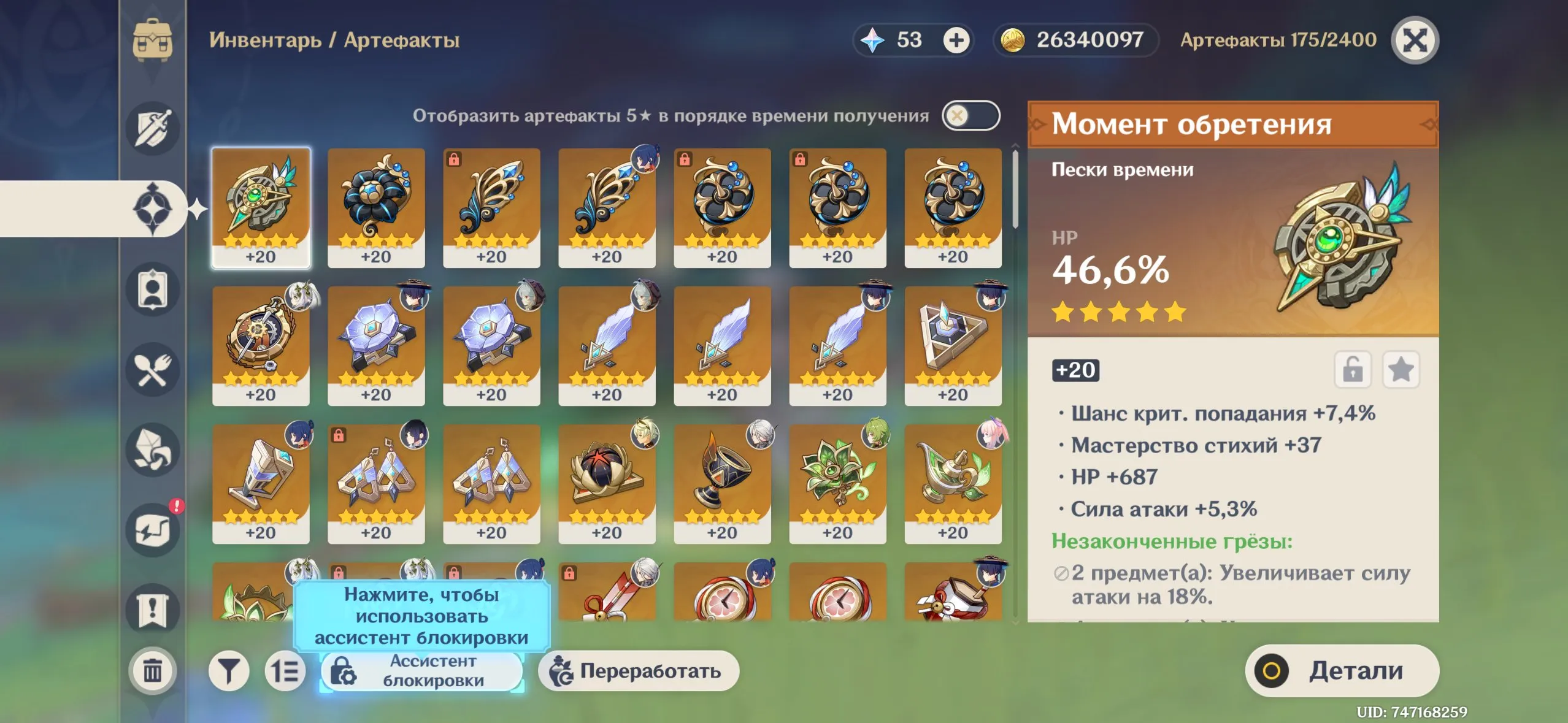Close the inventory screen
The image size is (1568, 723).
pyautogui.click(x=1414, y=40)
